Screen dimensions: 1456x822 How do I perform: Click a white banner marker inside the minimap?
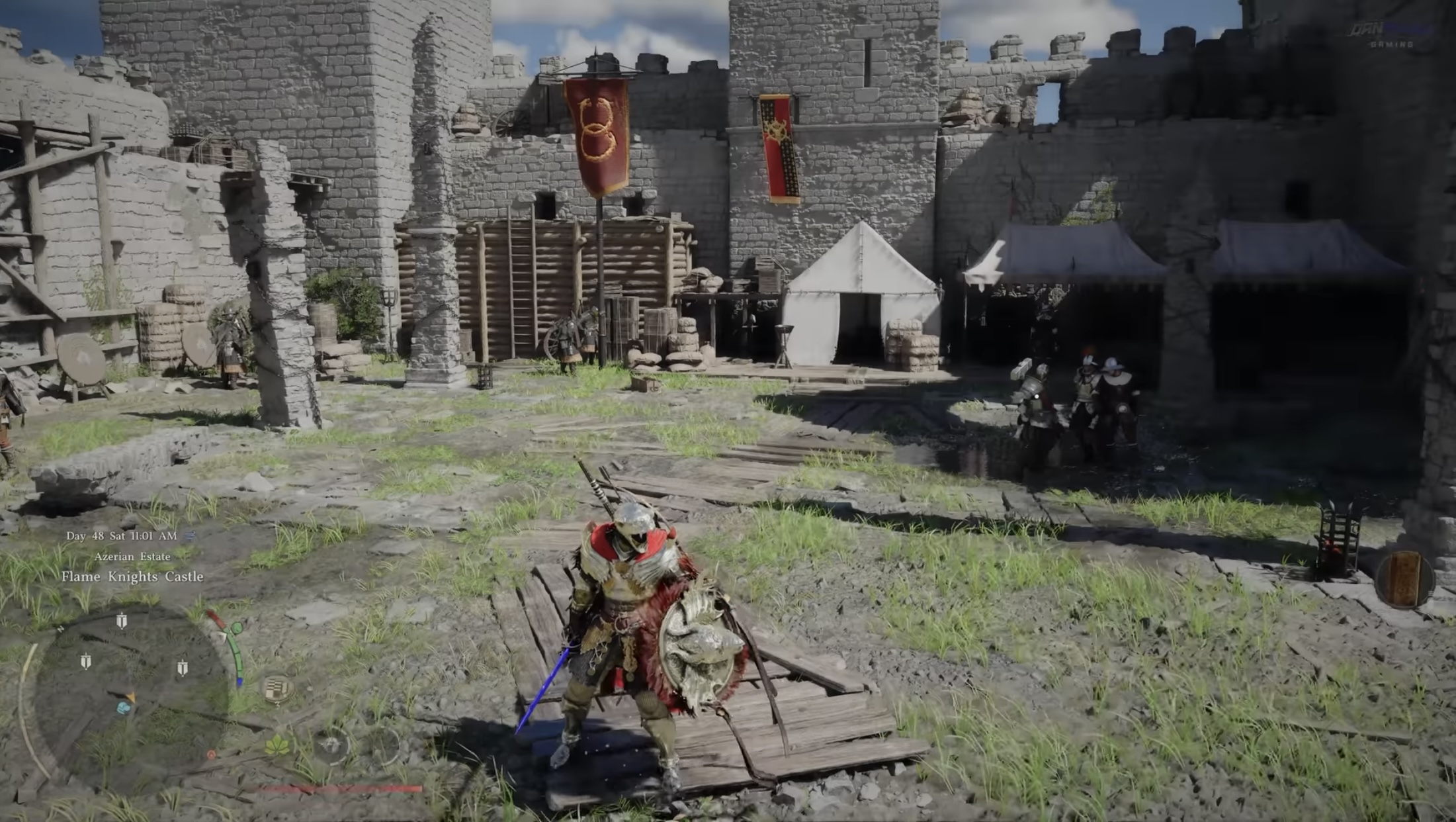tap(122, 620)
